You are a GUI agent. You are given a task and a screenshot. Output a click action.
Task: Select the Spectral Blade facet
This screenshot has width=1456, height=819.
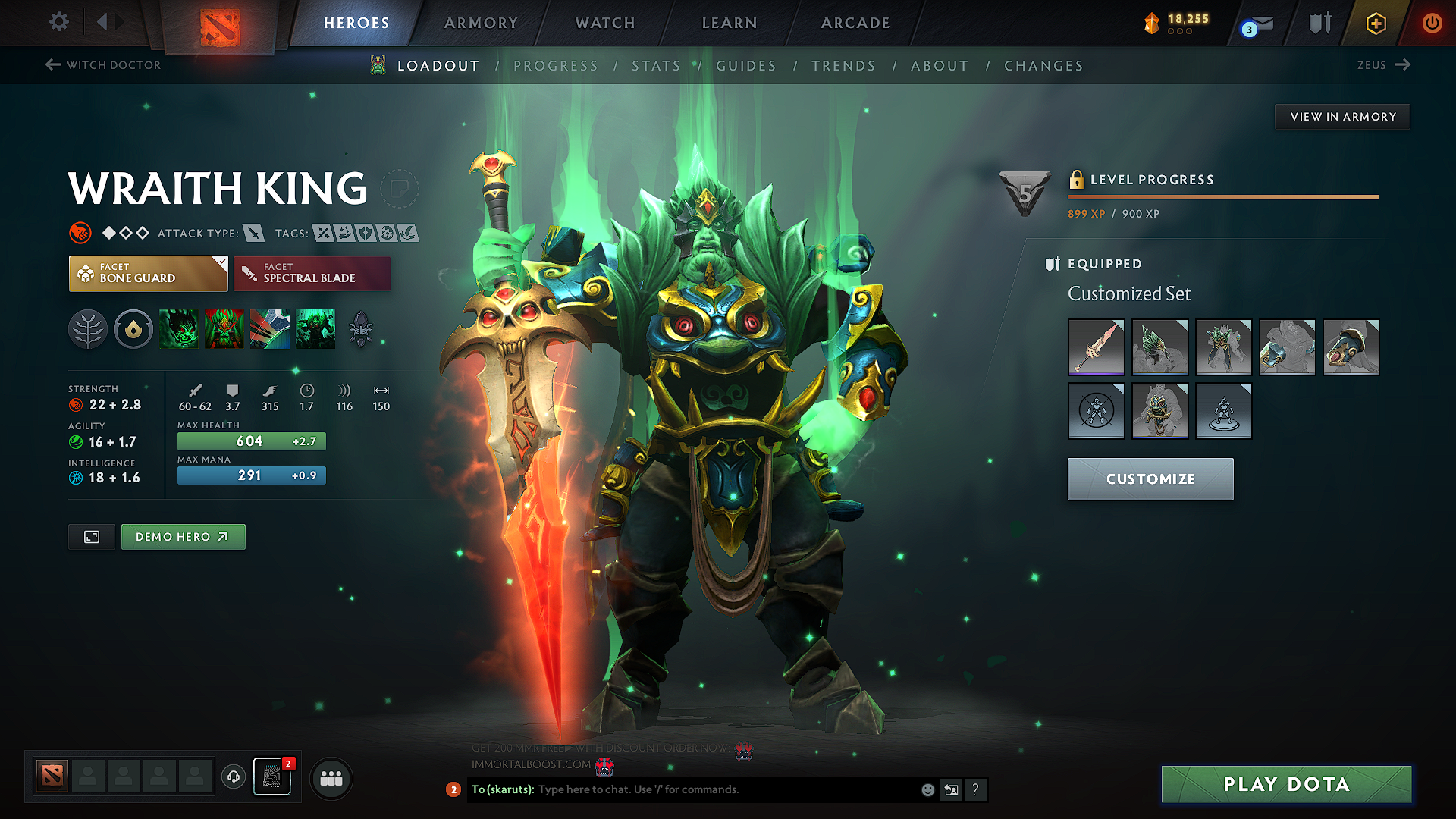[312, 273]
